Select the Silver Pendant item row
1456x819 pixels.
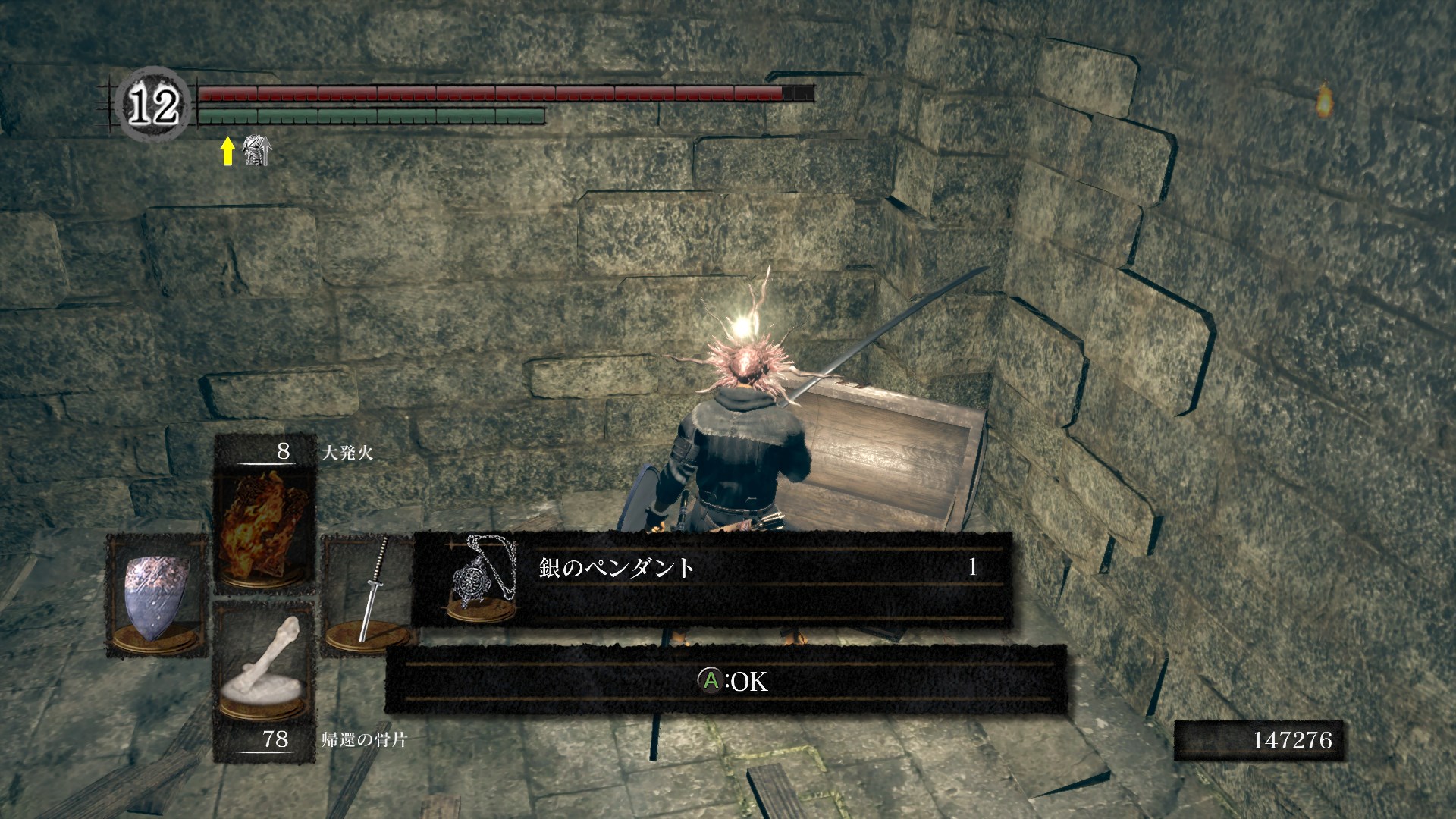tap(711, 579)
